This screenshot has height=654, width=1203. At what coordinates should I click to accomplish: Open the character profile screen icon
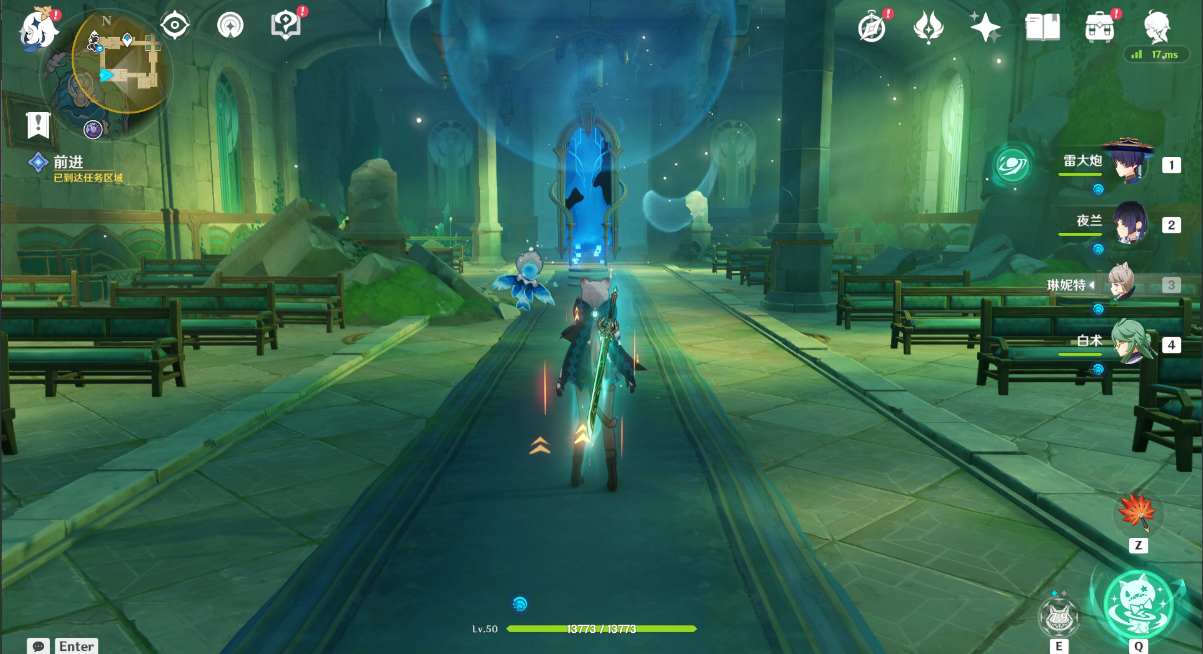tap(1157, 26)
